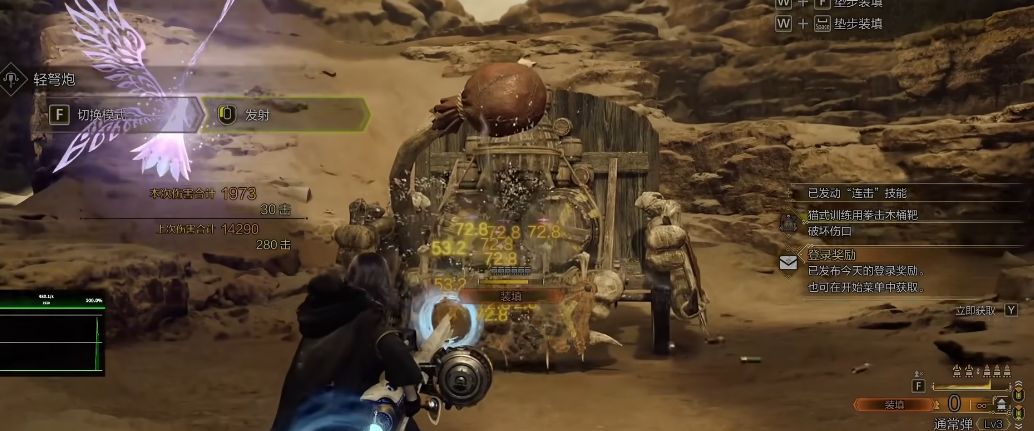The image size is (1034, 431).
Task: Open the 登录奖励 login bonus envelope
Action: pos(789,263)
